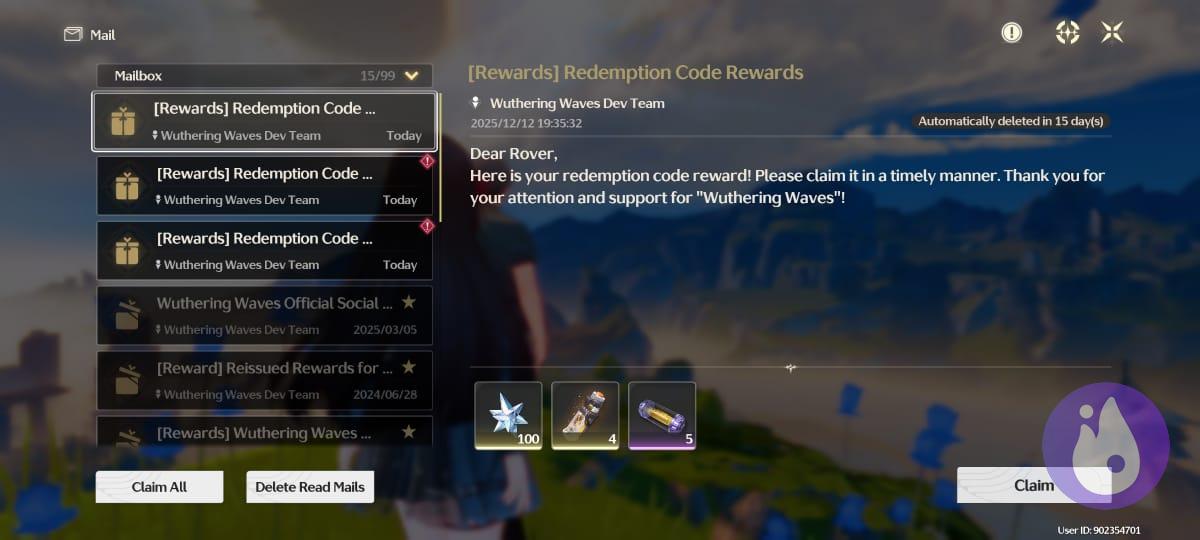Delete Read Mails
The image size is (1200, 540).
(310, 487)
